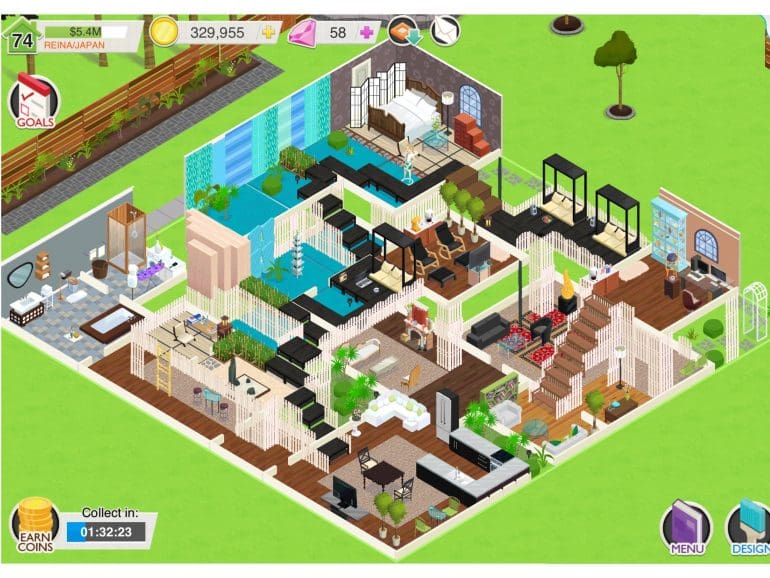This screenshot has width=770, height=578.
Task: Add more gold coins with plus button
Action: click(x=268, y=32)
